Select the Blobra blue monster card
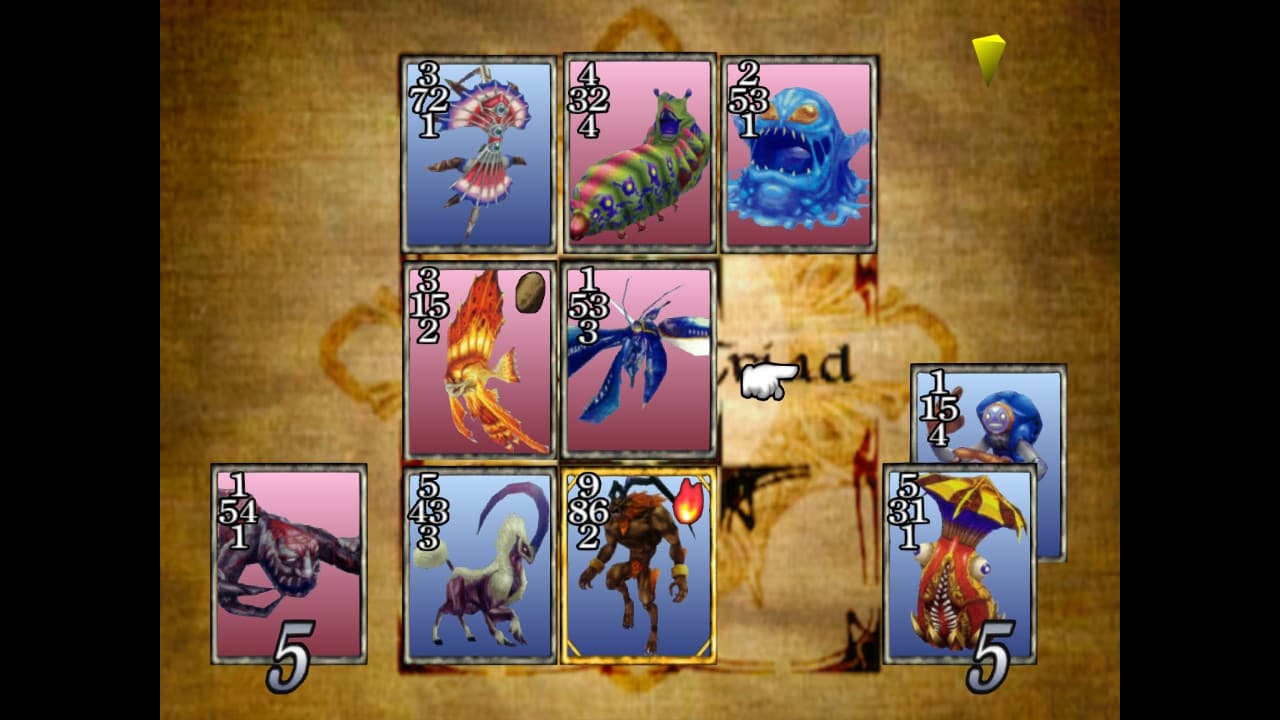Image resolution: width=1280 pixels, height=720 pixels. [798, 150]
